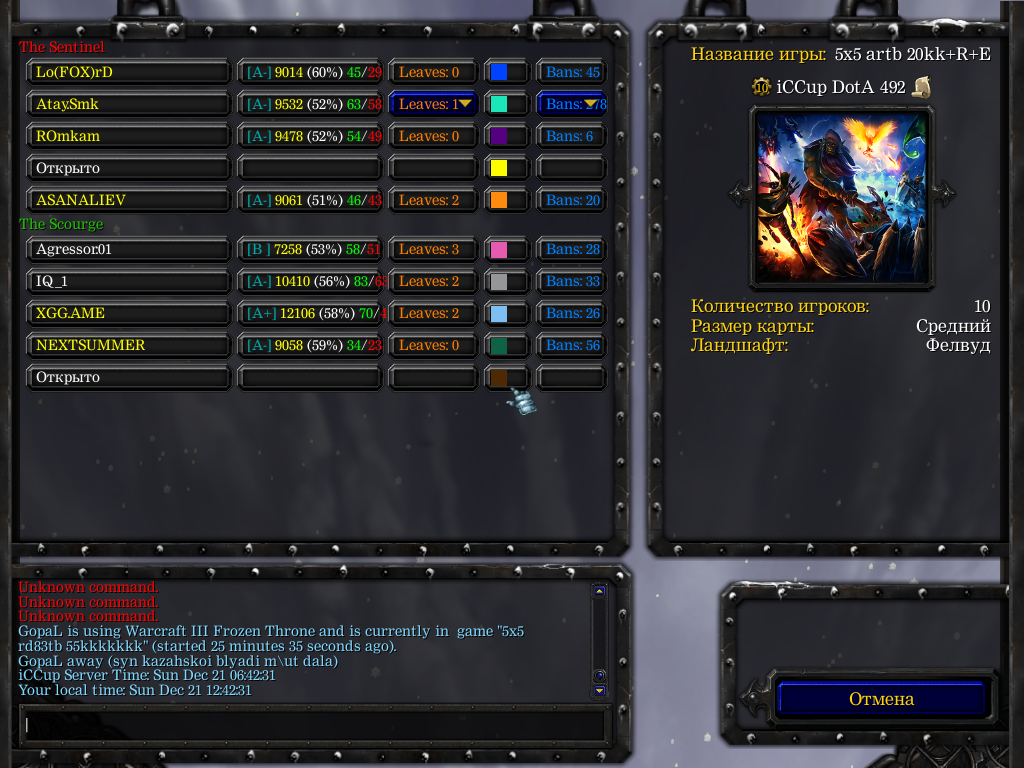Click the chat scroll-up arrow

[599, 591]
